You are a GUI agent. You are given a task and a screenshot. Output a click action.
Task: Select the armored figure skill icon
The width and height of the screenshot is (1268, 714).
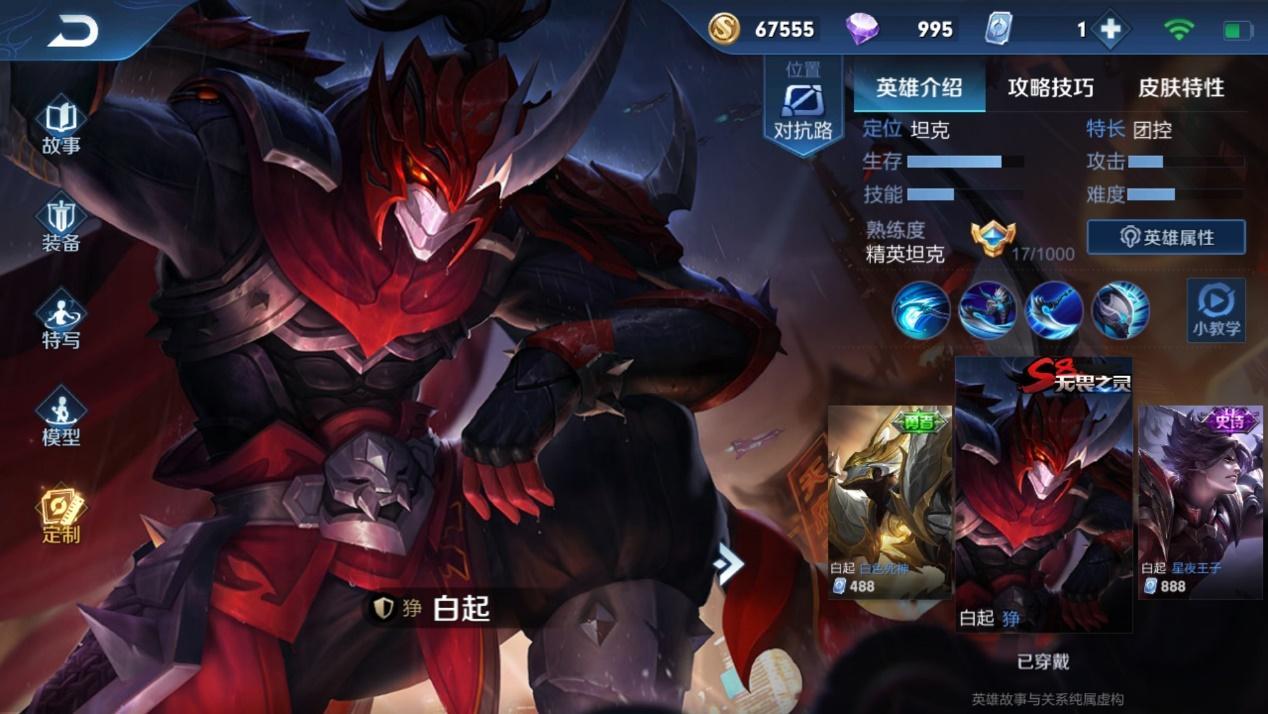[988, 310]
